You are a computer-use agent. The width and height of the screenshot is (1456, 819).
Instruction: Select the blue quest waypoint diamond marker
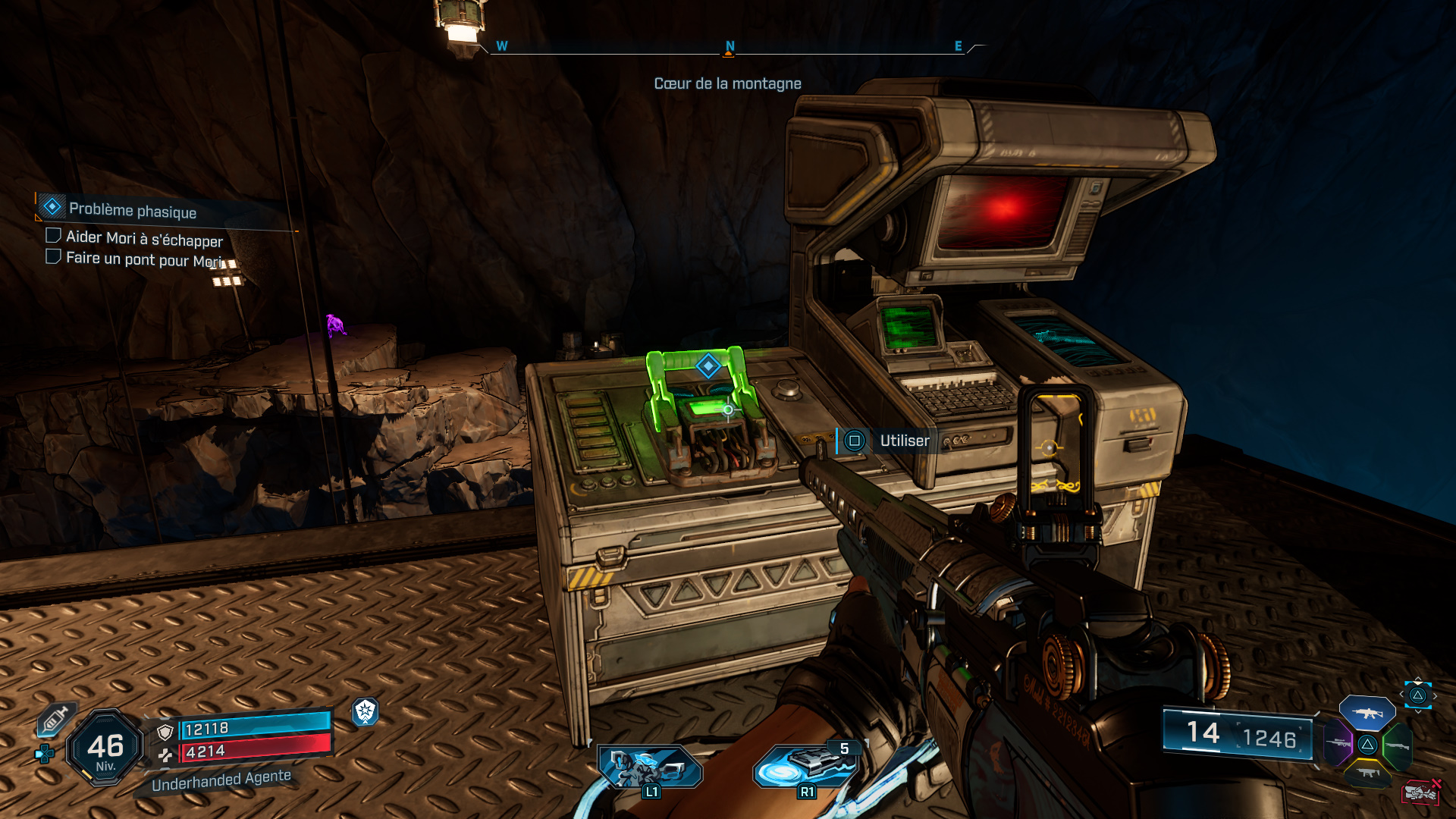(708, 366)
